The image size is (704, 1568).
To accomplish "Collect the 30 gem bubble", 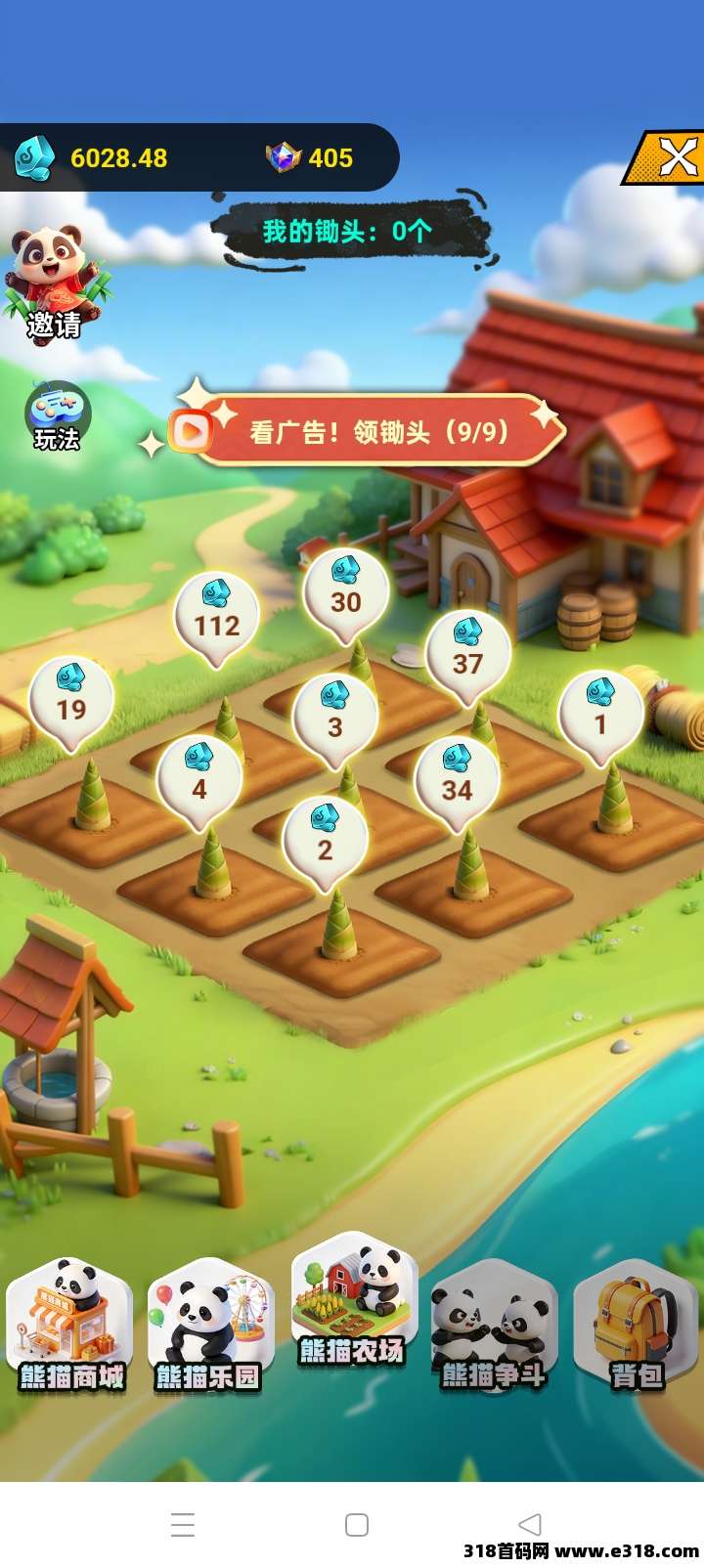I will [x=345, y=592].
